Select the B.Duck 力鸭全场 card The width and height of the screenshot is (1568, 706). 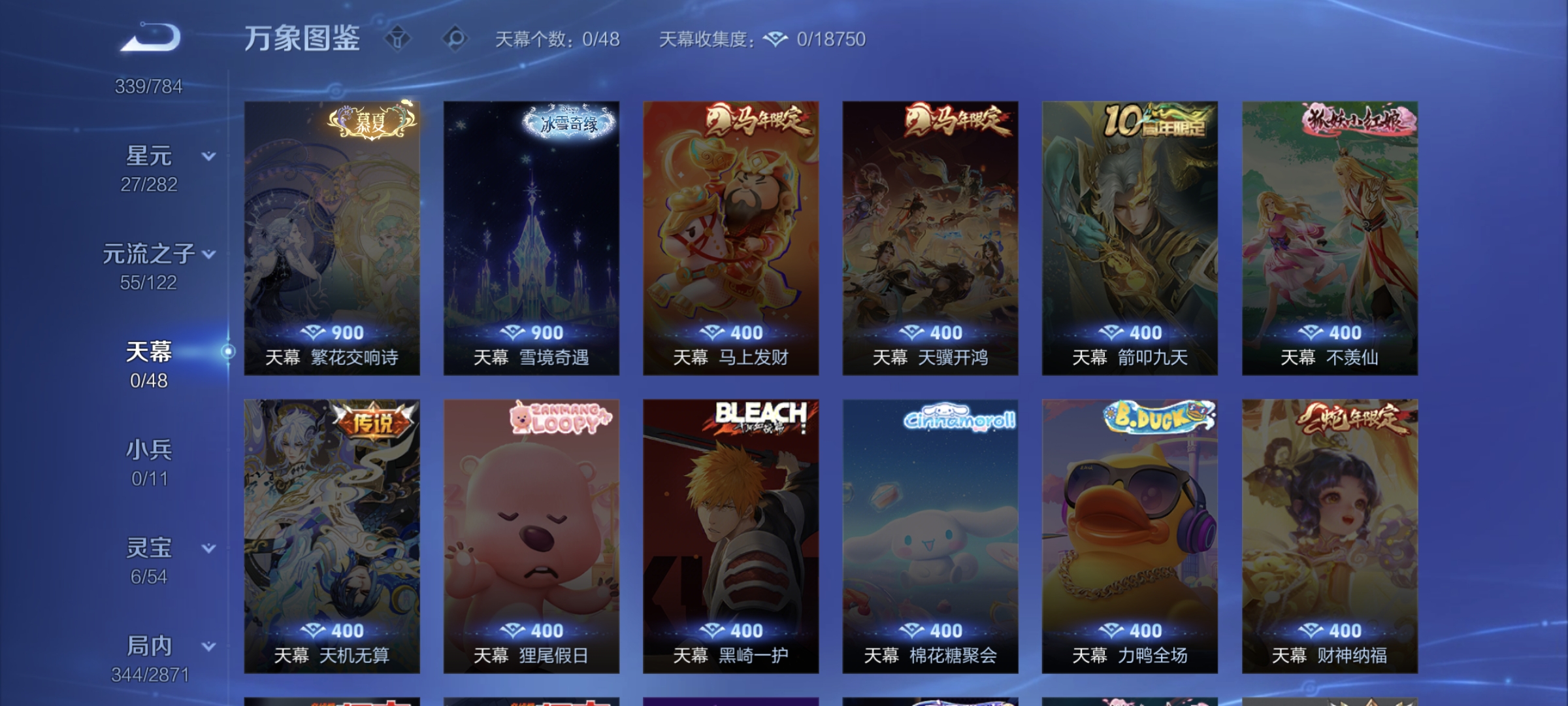pos(1127,536)
